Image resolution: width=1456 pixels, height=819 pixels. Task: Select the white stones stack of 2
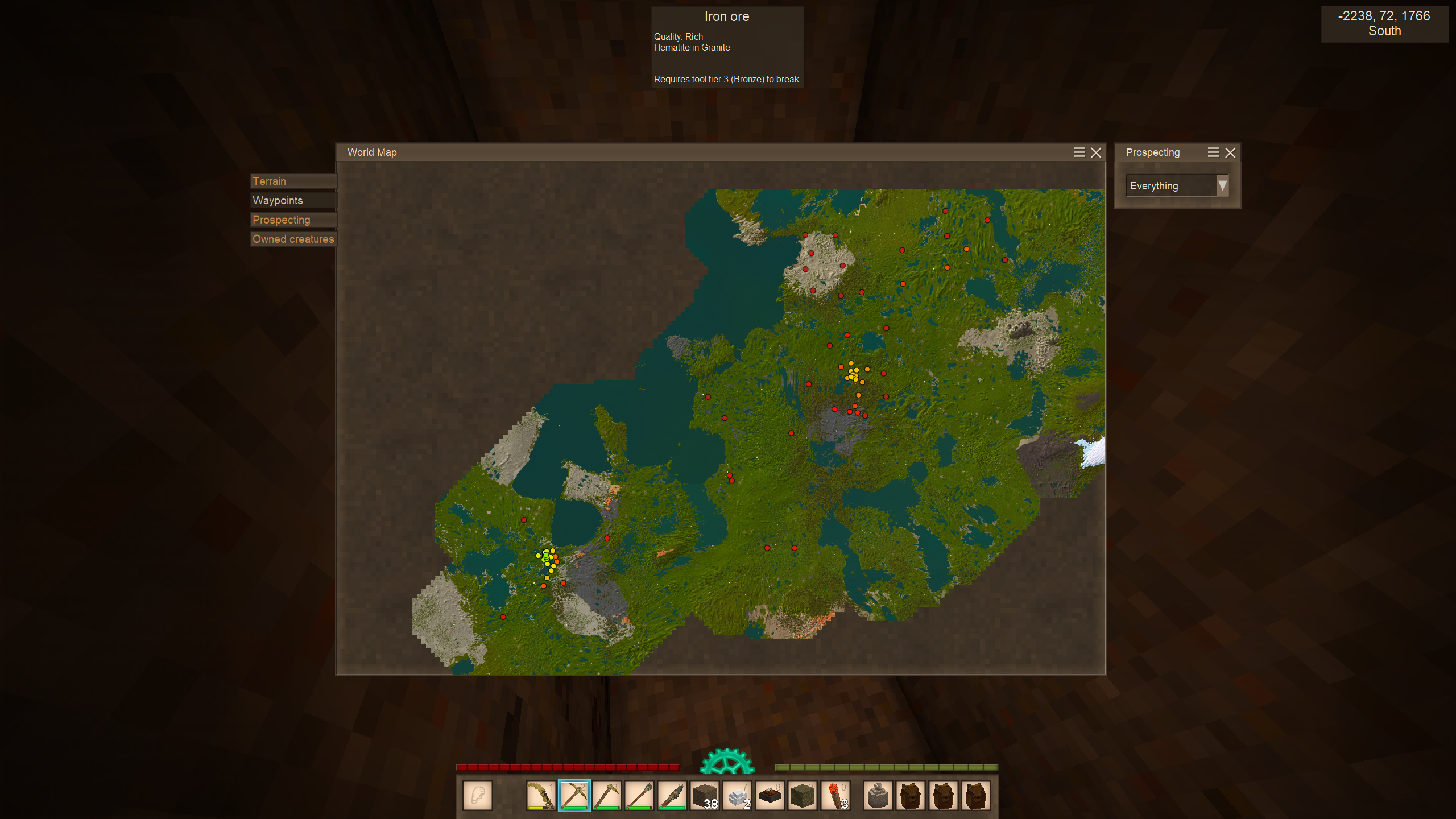coord(738,796)
